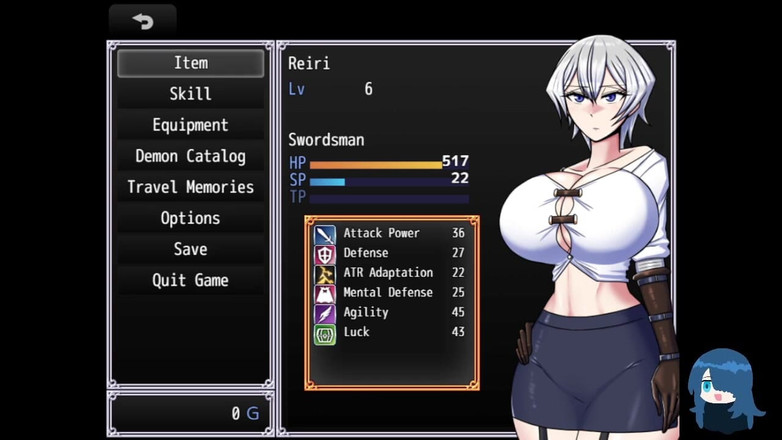Open the Equipment screen
The image size is (782, 440).
pyautogui.click(x=190, y=125)
